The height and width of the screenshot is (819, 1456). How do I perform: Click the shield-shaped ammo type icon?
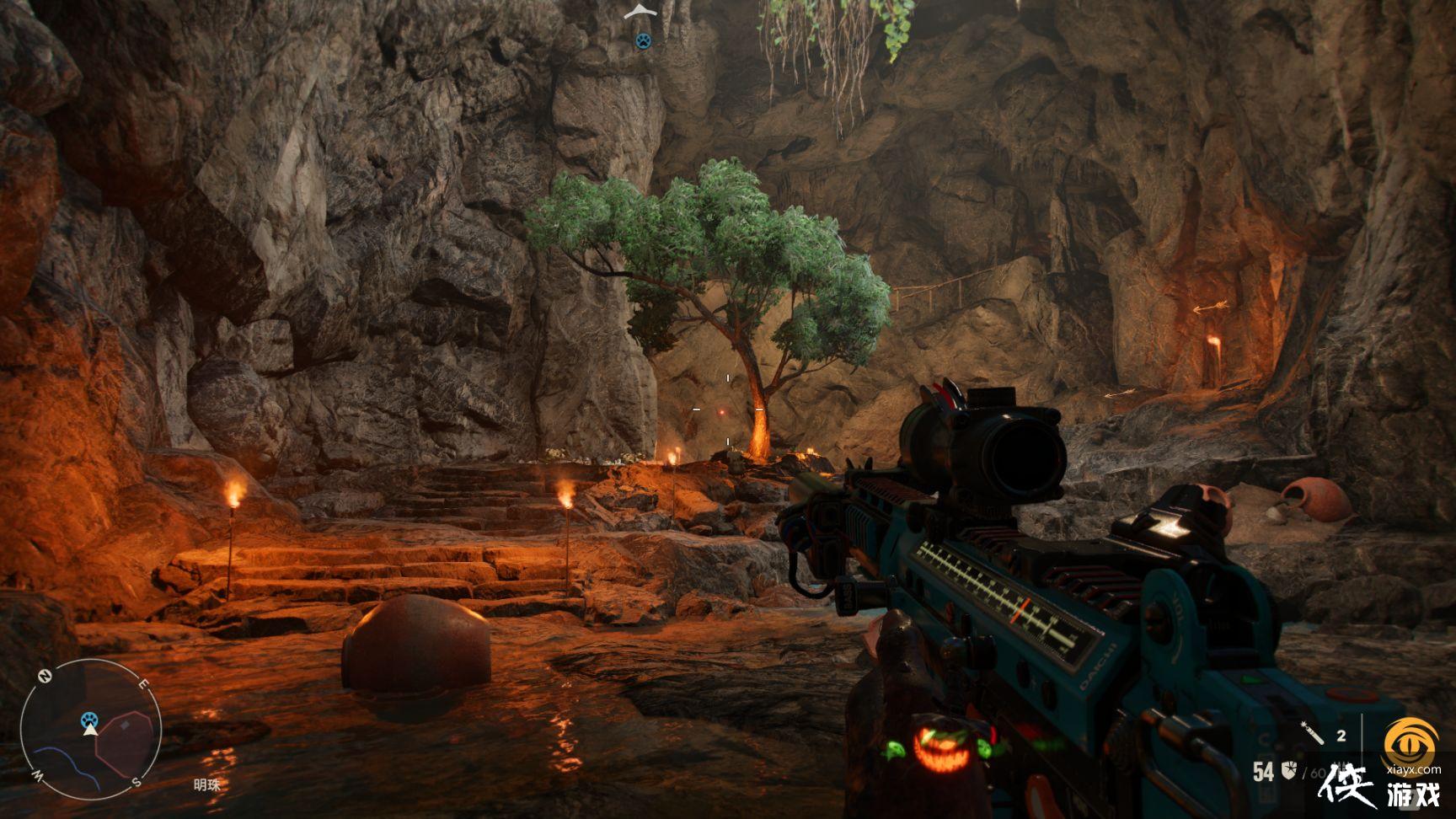click(x=1287, y=770)
